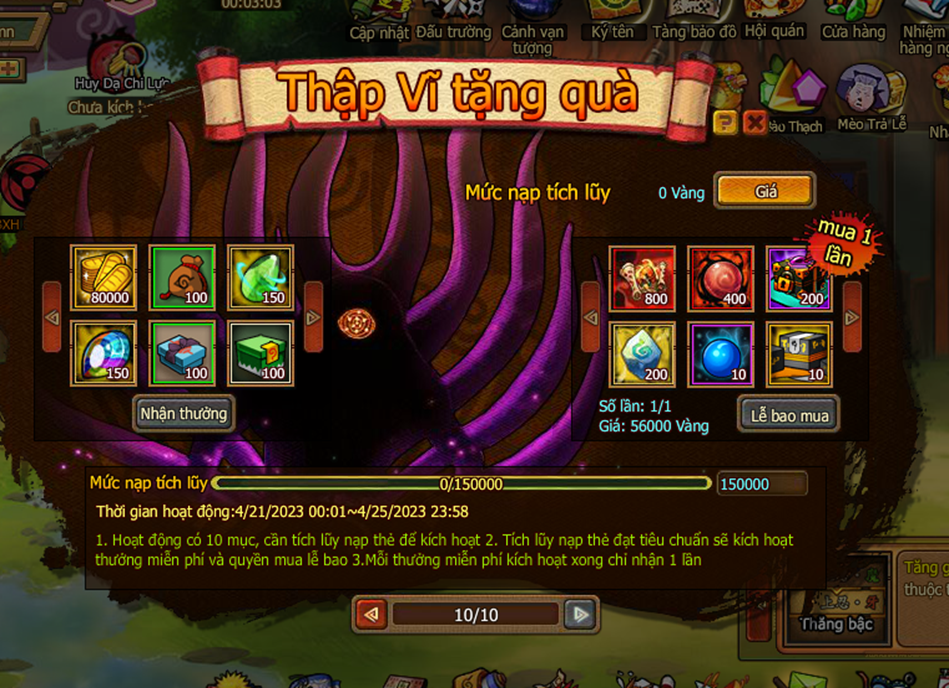Image resolution: width=949 pixels, height=688 pixels.
Task: Select the blue orb 10 bundle item
Action: tap(720, 354)
